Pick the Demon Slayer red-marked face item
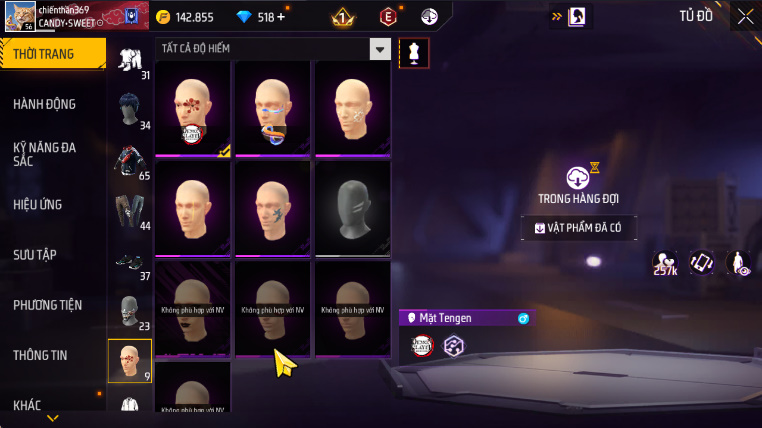 (192, 110)
